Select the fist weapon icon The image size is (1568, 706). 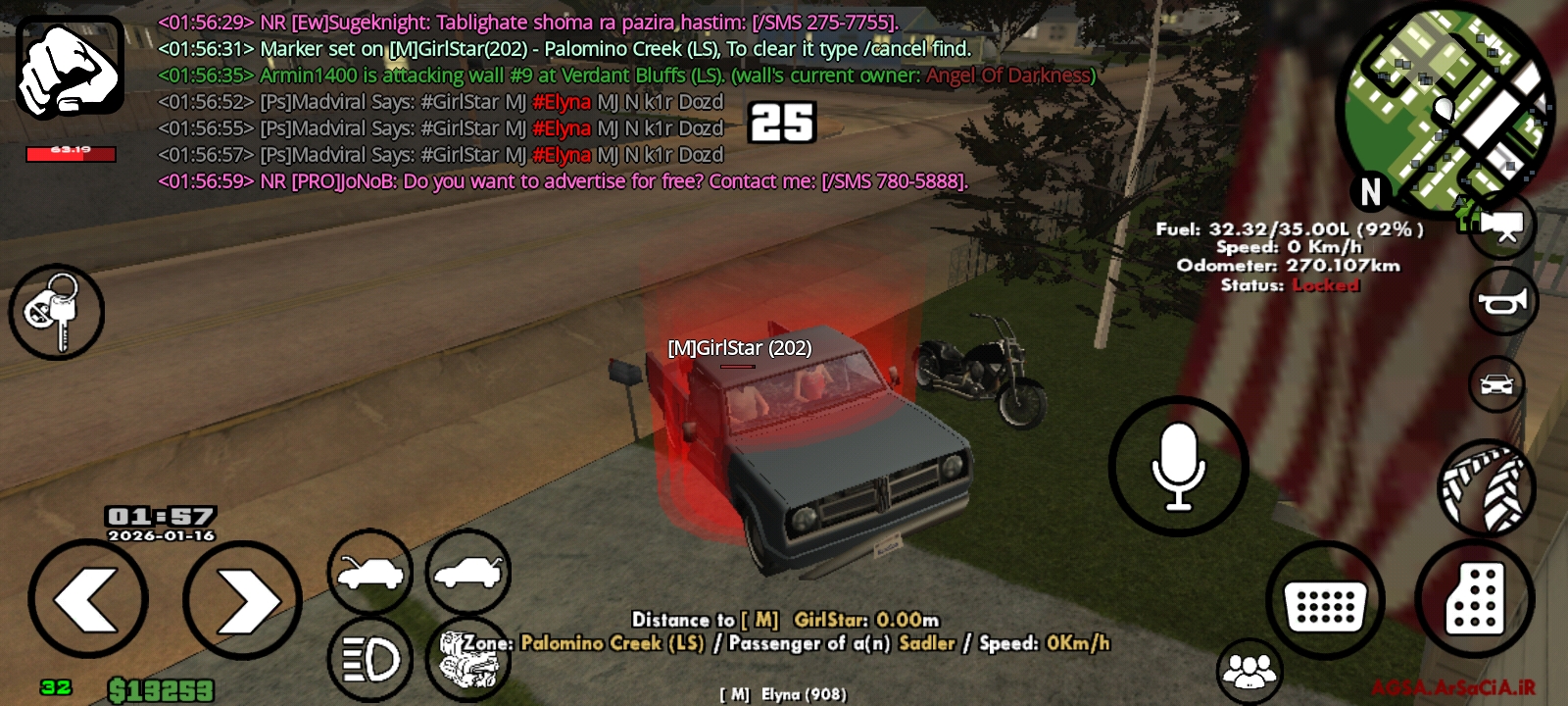(69, 69)
